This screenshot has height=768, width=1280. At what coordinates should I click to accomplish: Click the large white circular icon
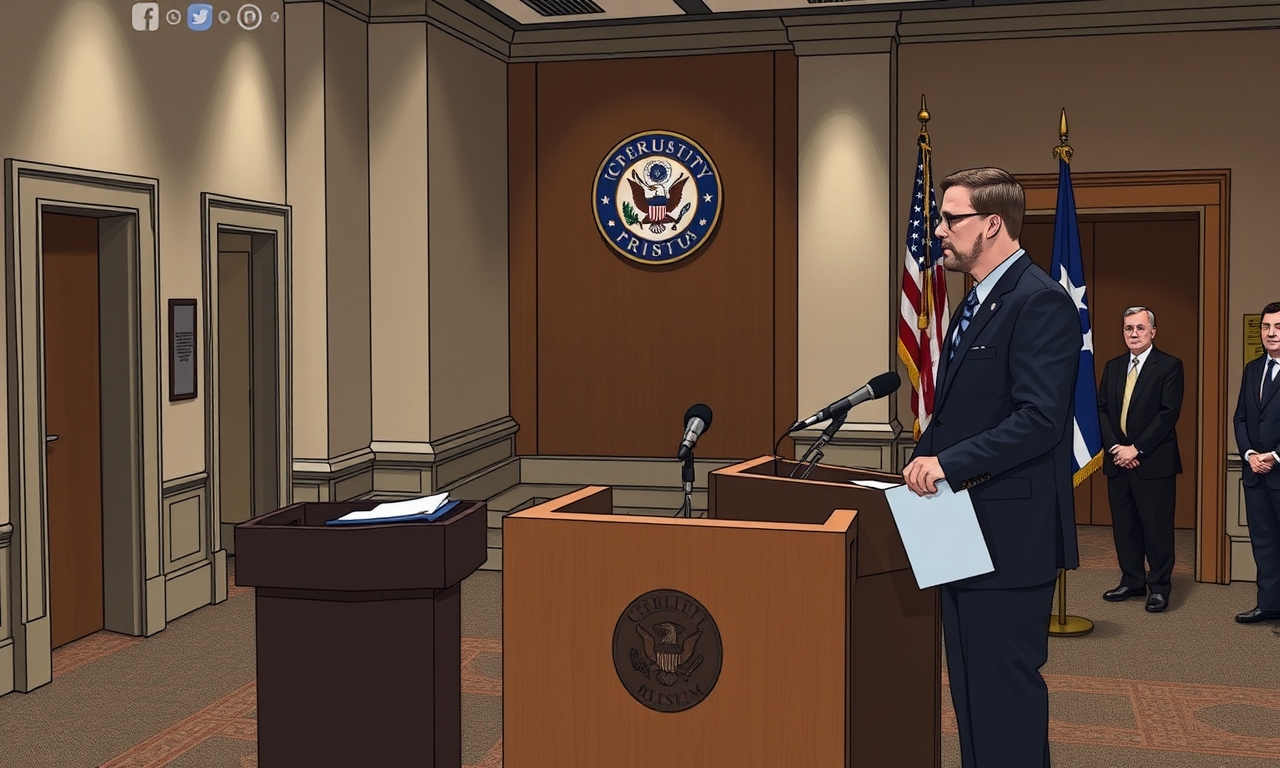click(249, 17)
